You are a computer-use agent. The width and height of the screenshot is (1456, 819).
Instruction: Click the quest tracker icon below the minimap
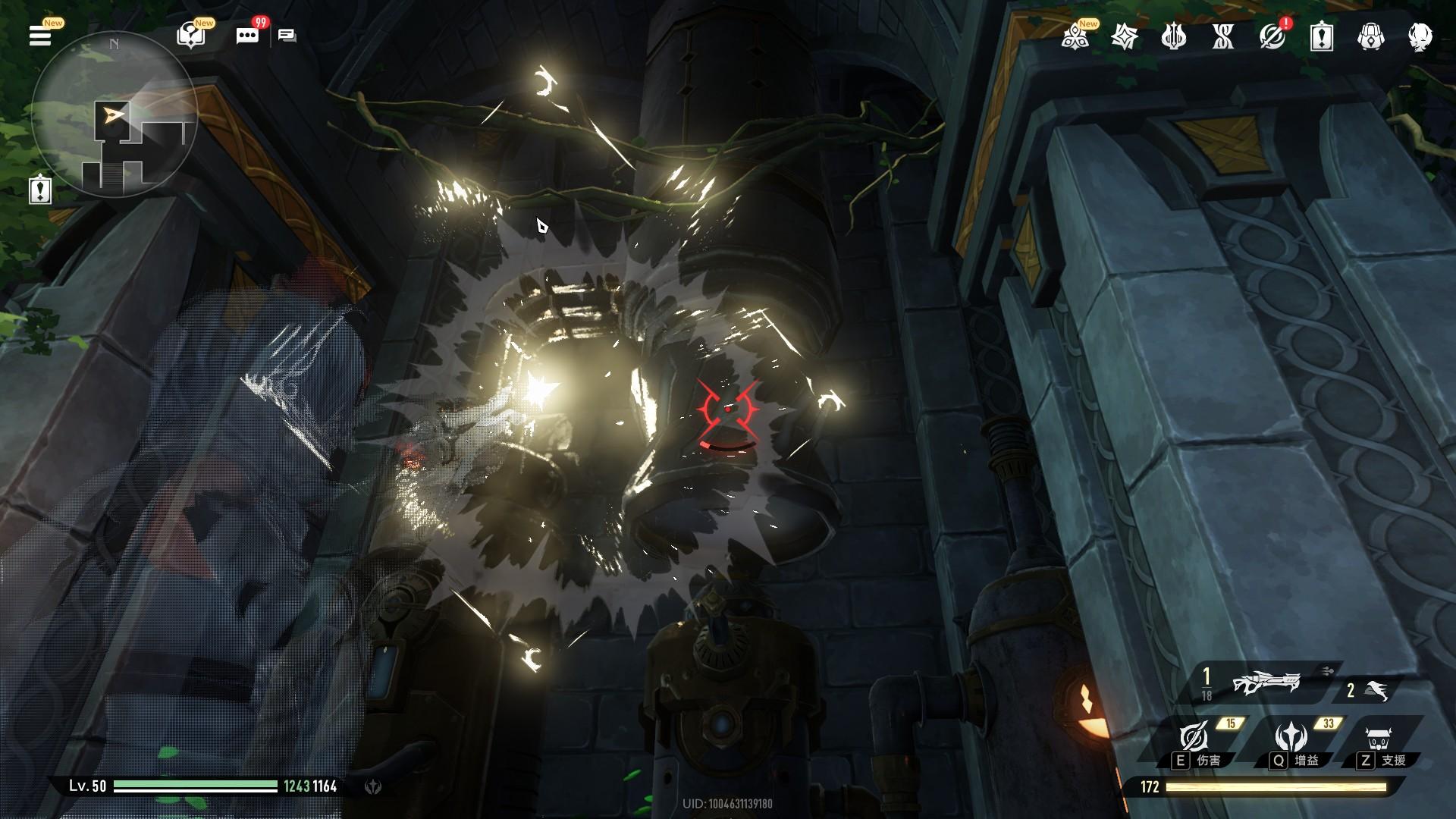point(40,190)
